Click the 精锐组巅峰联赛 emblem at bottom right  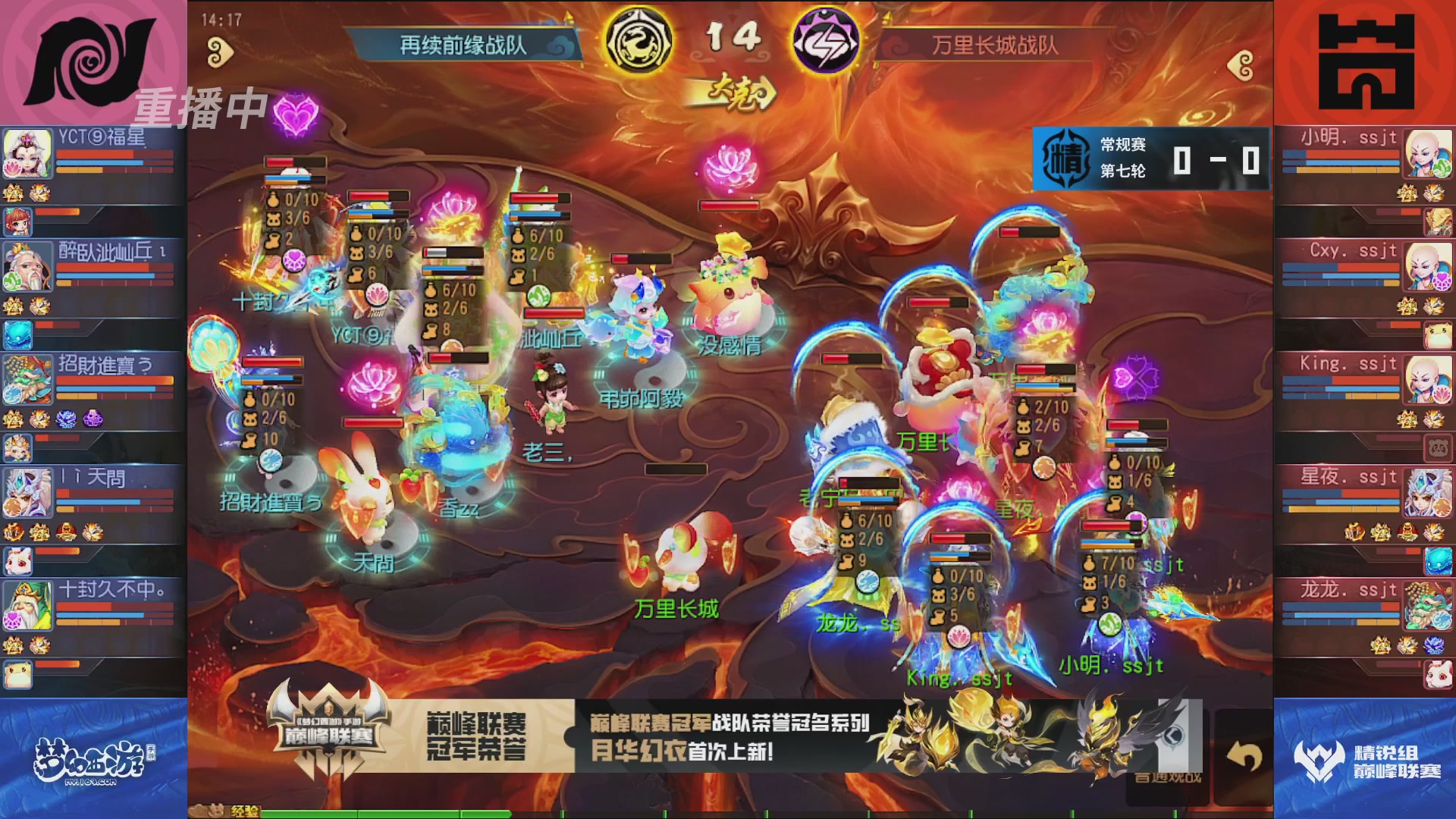coord(1319,760)
